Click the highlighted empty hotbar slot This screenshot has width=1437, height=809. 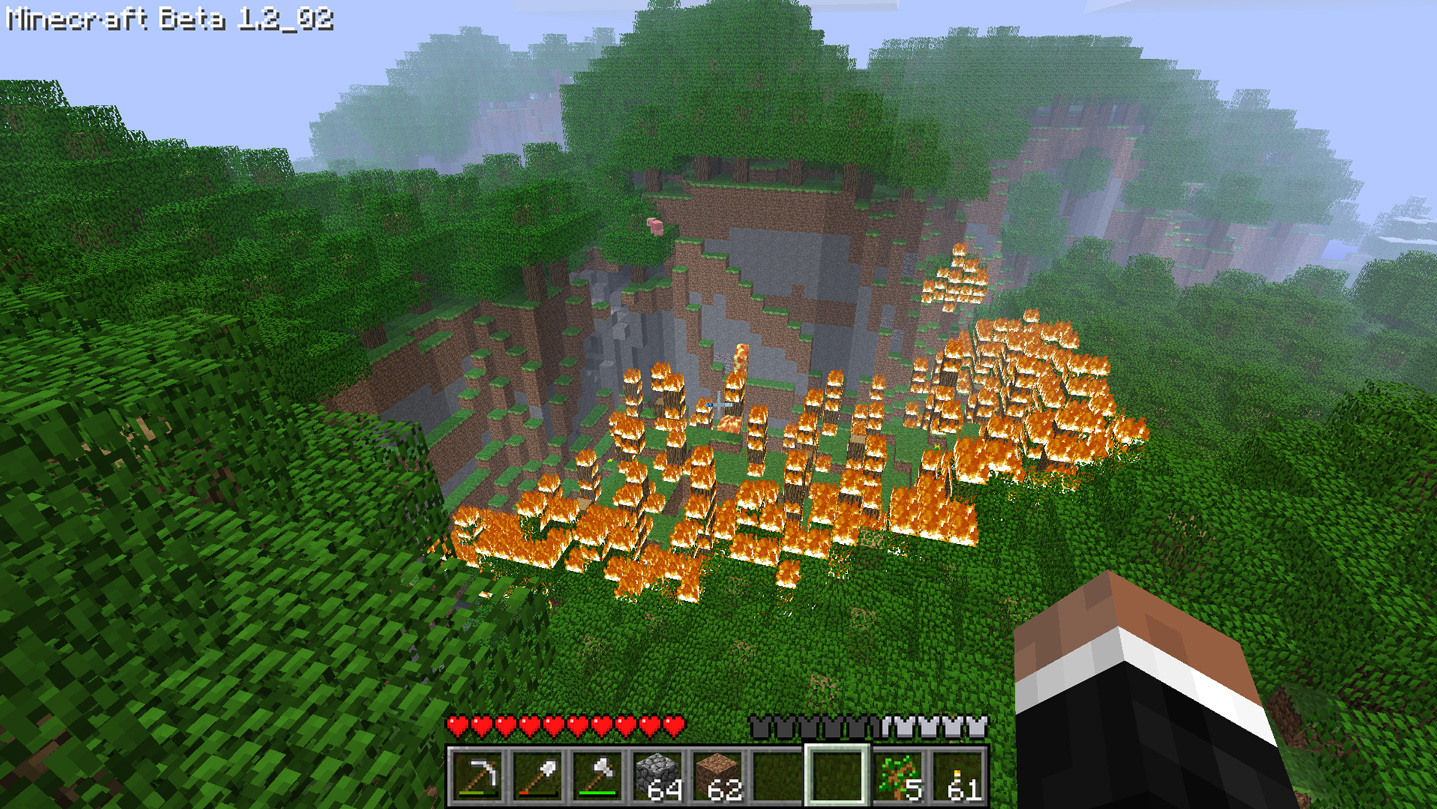pyautogui.click(x=837, y=776)
